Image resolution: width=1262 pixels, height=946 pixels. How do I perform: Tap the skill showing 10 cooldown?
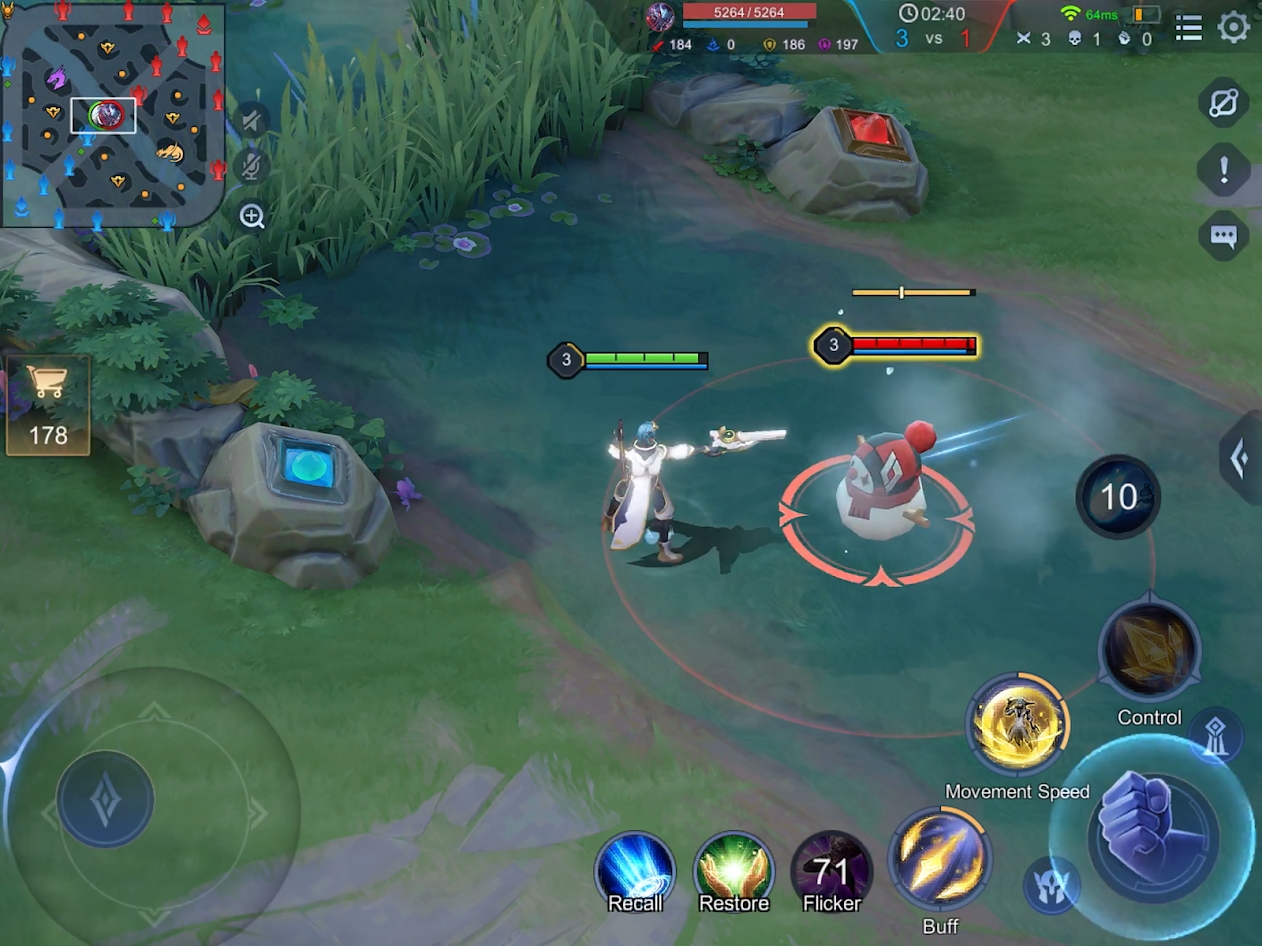pyautogui.click(x=1118, y=497)
